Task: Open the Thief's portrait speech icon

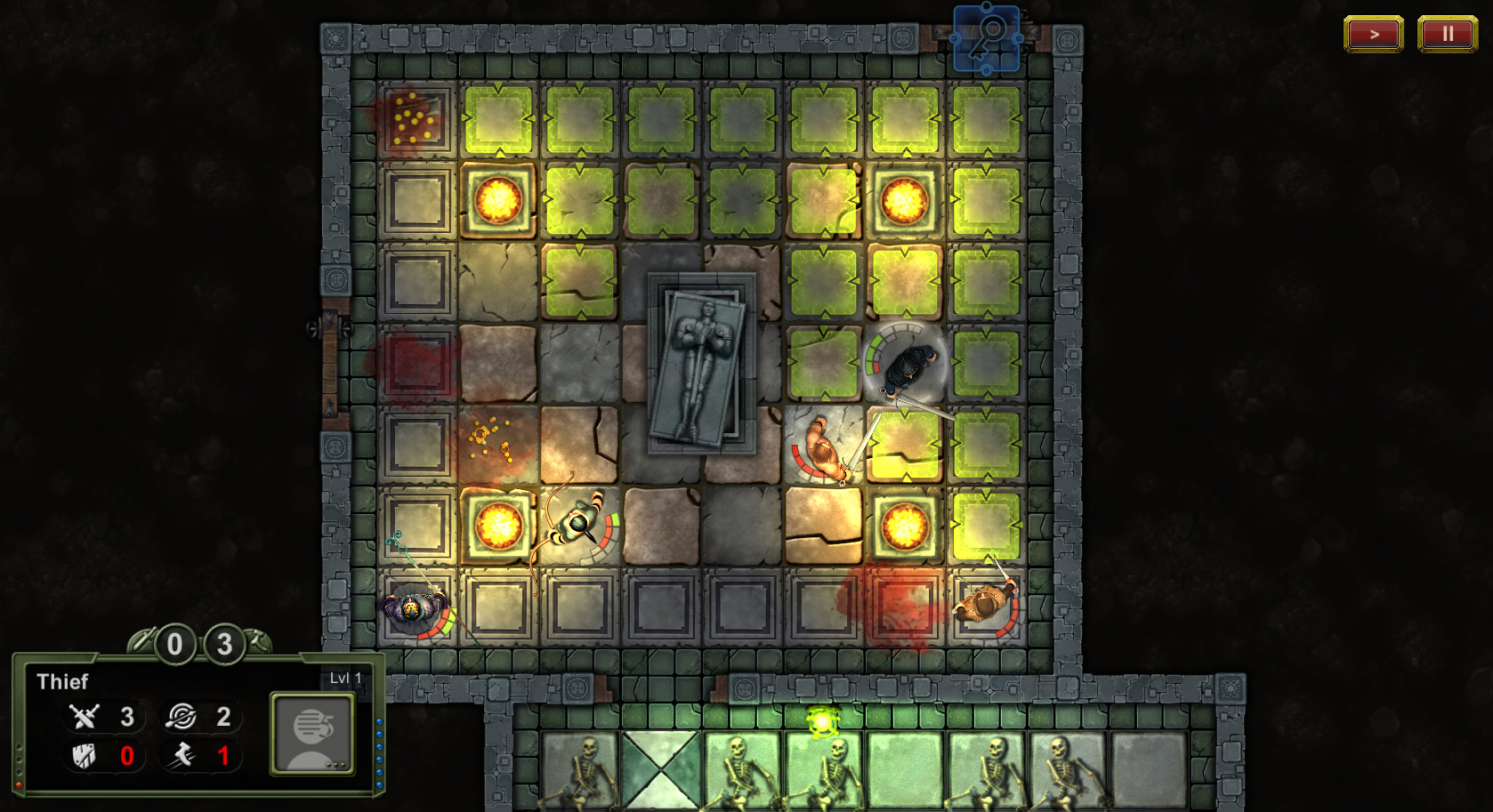Action: 312,733
